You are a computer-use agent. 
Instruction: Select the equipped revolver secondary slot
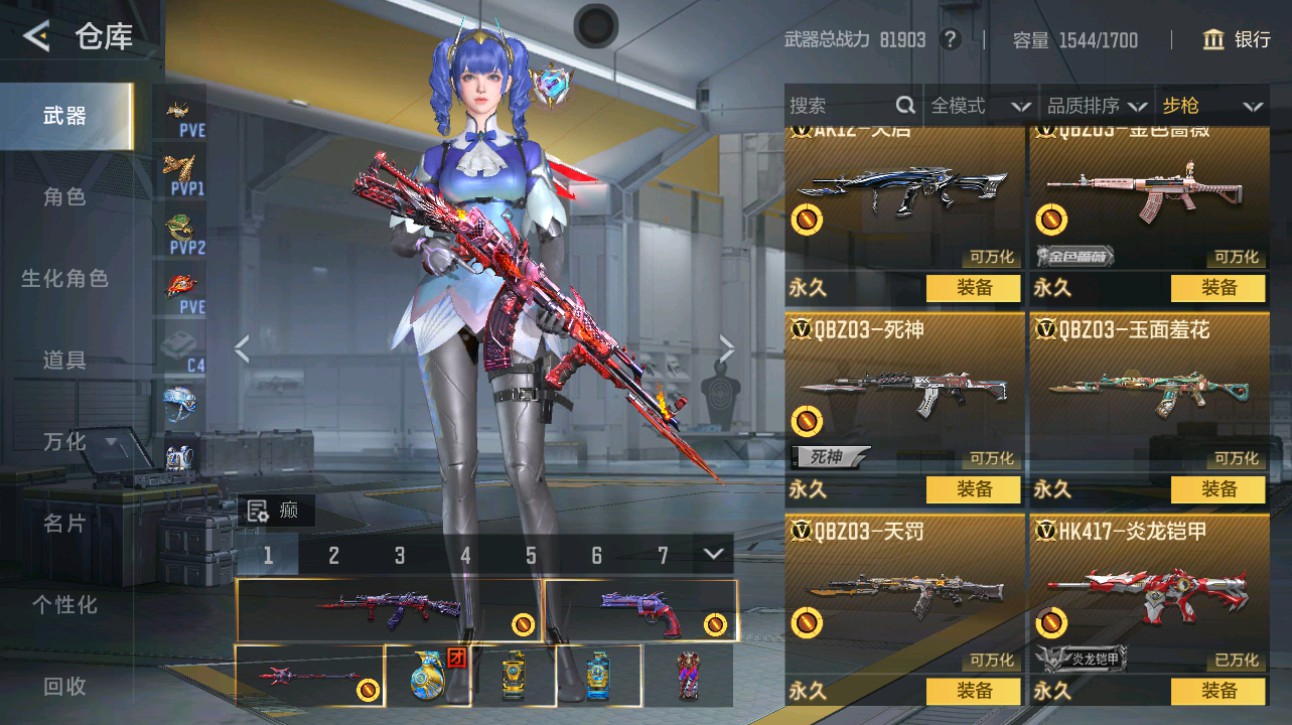640,610
